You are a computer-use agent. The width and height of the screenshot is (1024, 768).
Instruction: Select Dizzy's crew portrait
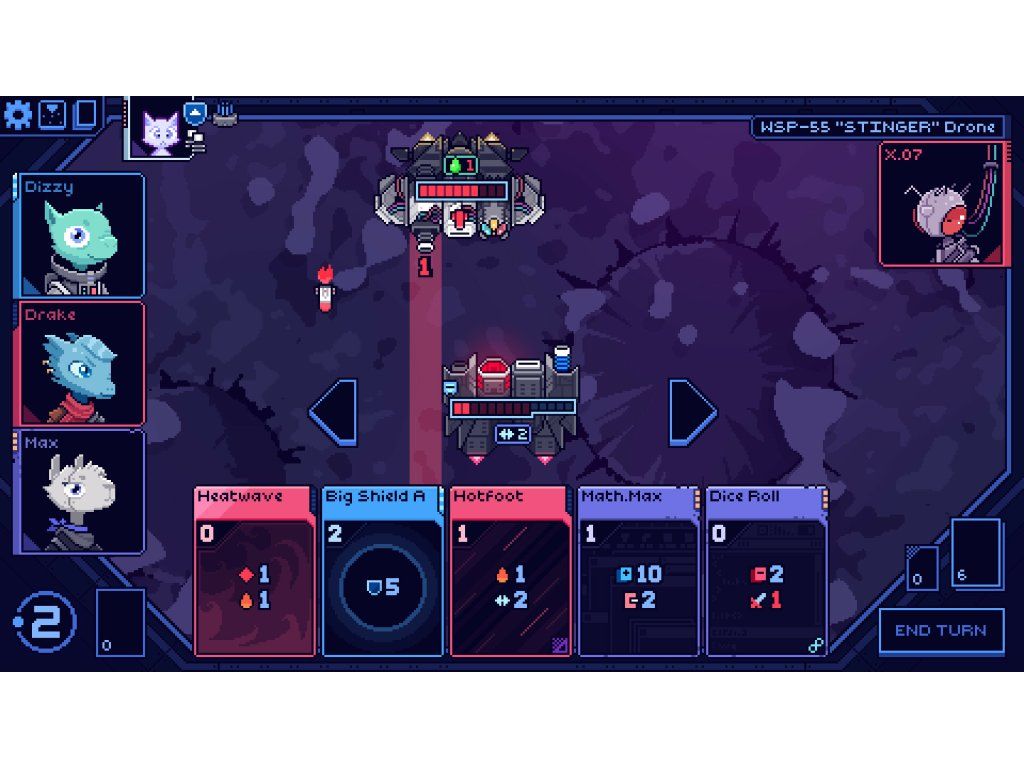(x=80, y=236)
